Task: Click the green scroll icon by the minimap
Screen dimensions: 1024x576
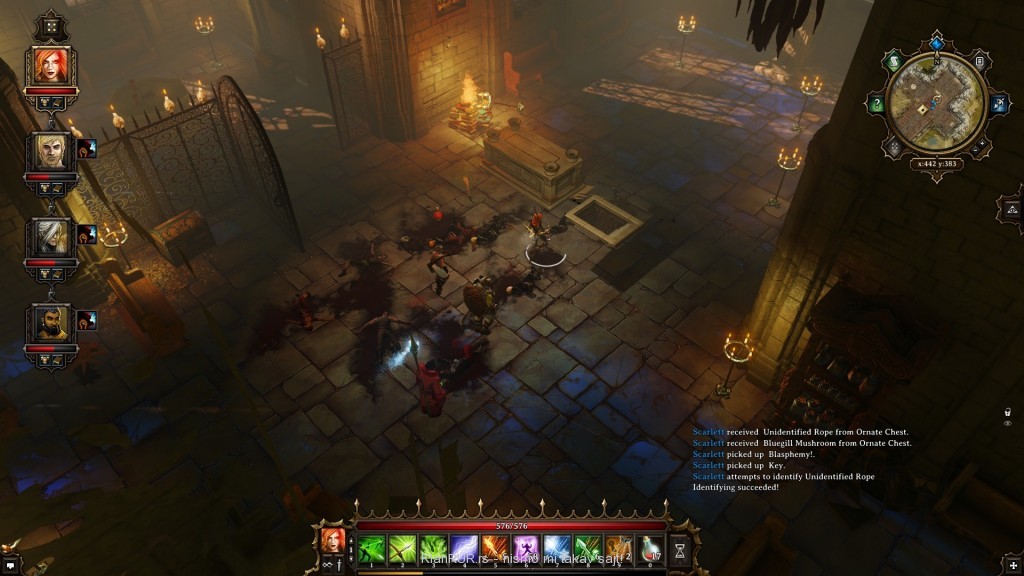Action: (894, 62)
